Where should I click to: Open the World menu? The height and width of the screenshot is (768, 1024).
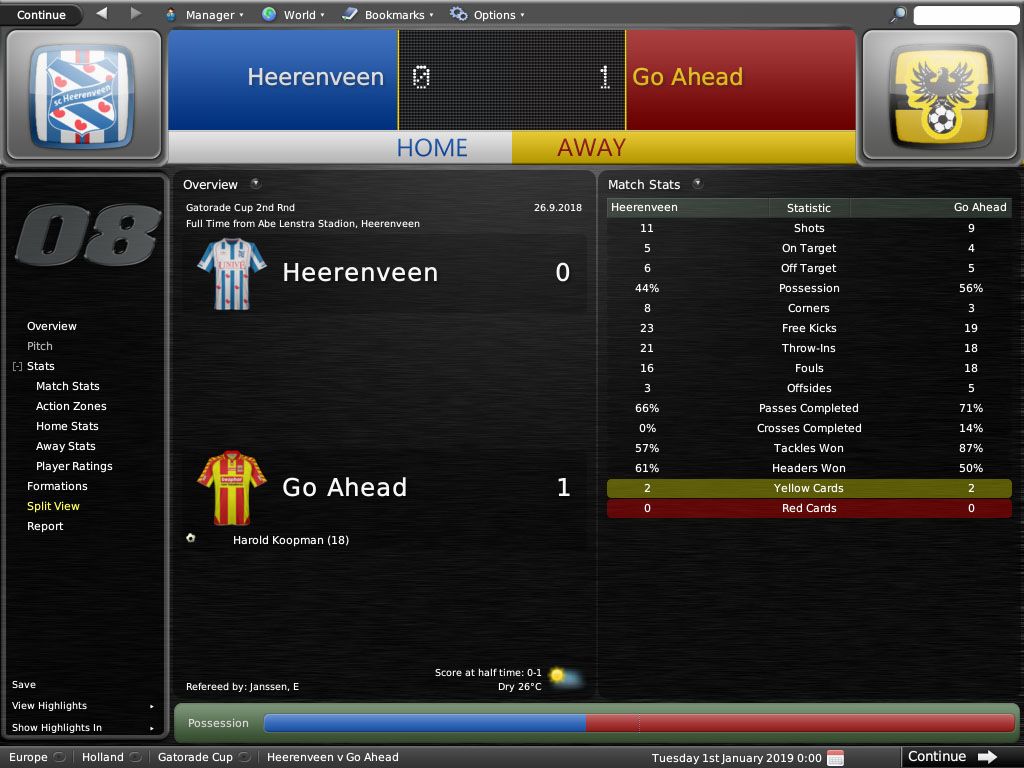[292, 15]
